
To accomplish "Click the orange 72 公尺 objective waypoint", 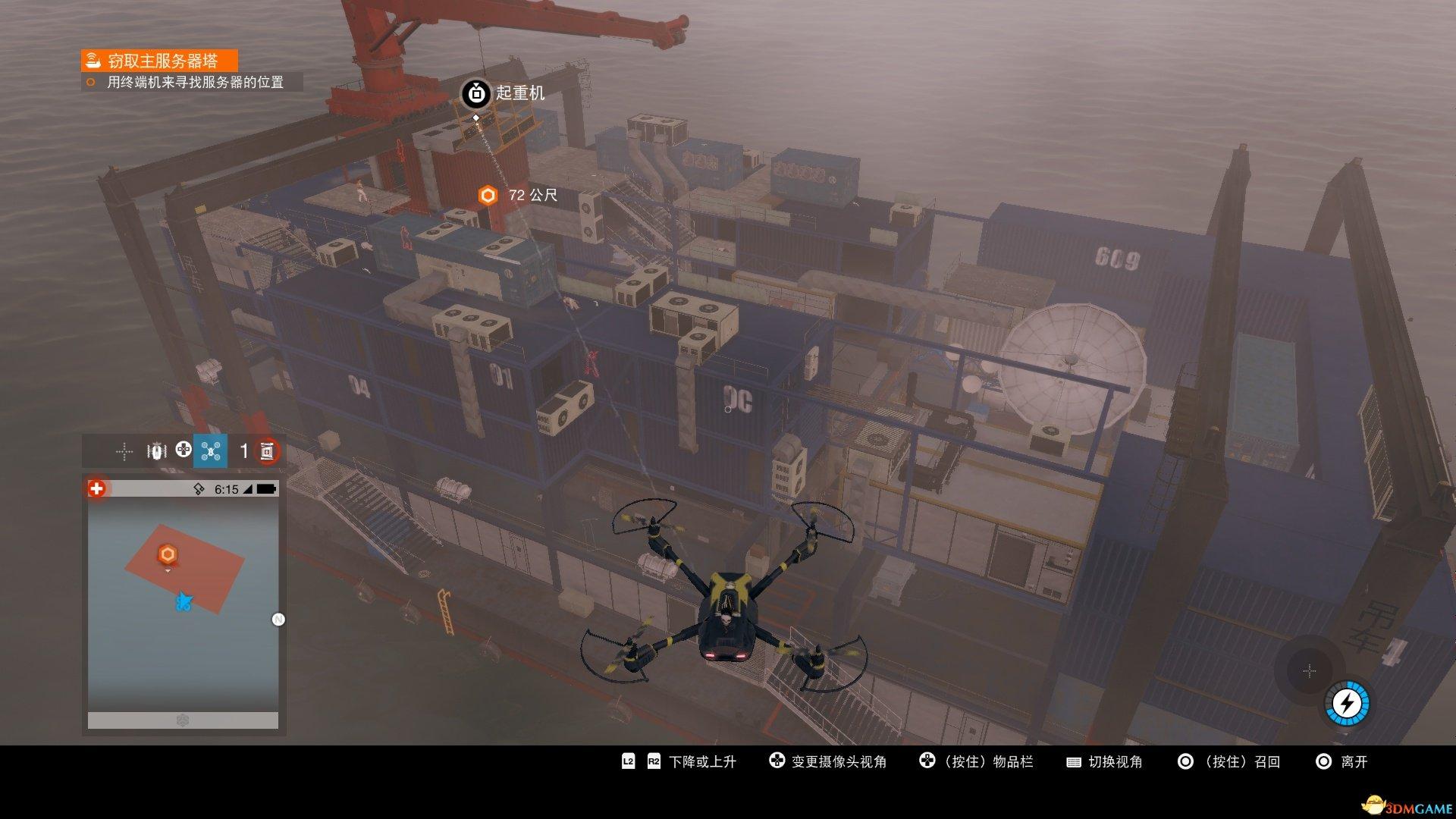I will [x=488, y=196].
